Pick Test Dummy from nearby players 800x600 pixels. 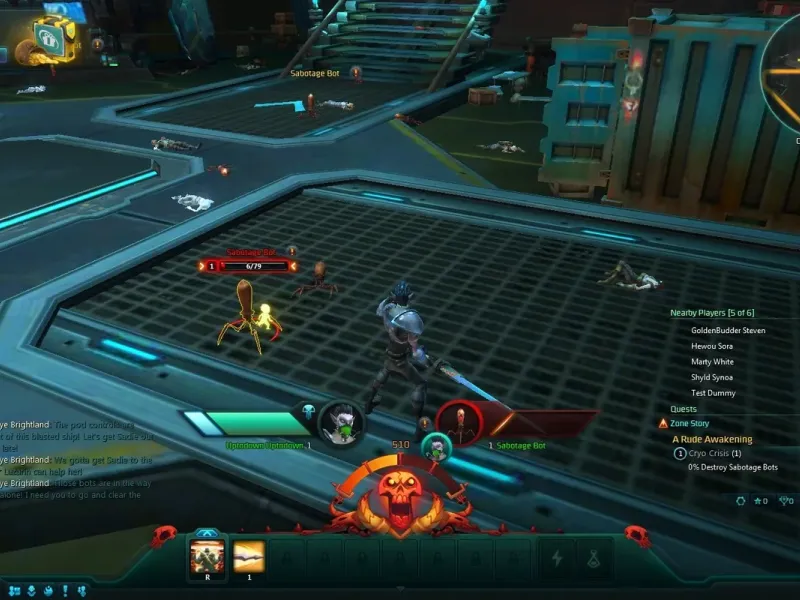click(712, 393)
